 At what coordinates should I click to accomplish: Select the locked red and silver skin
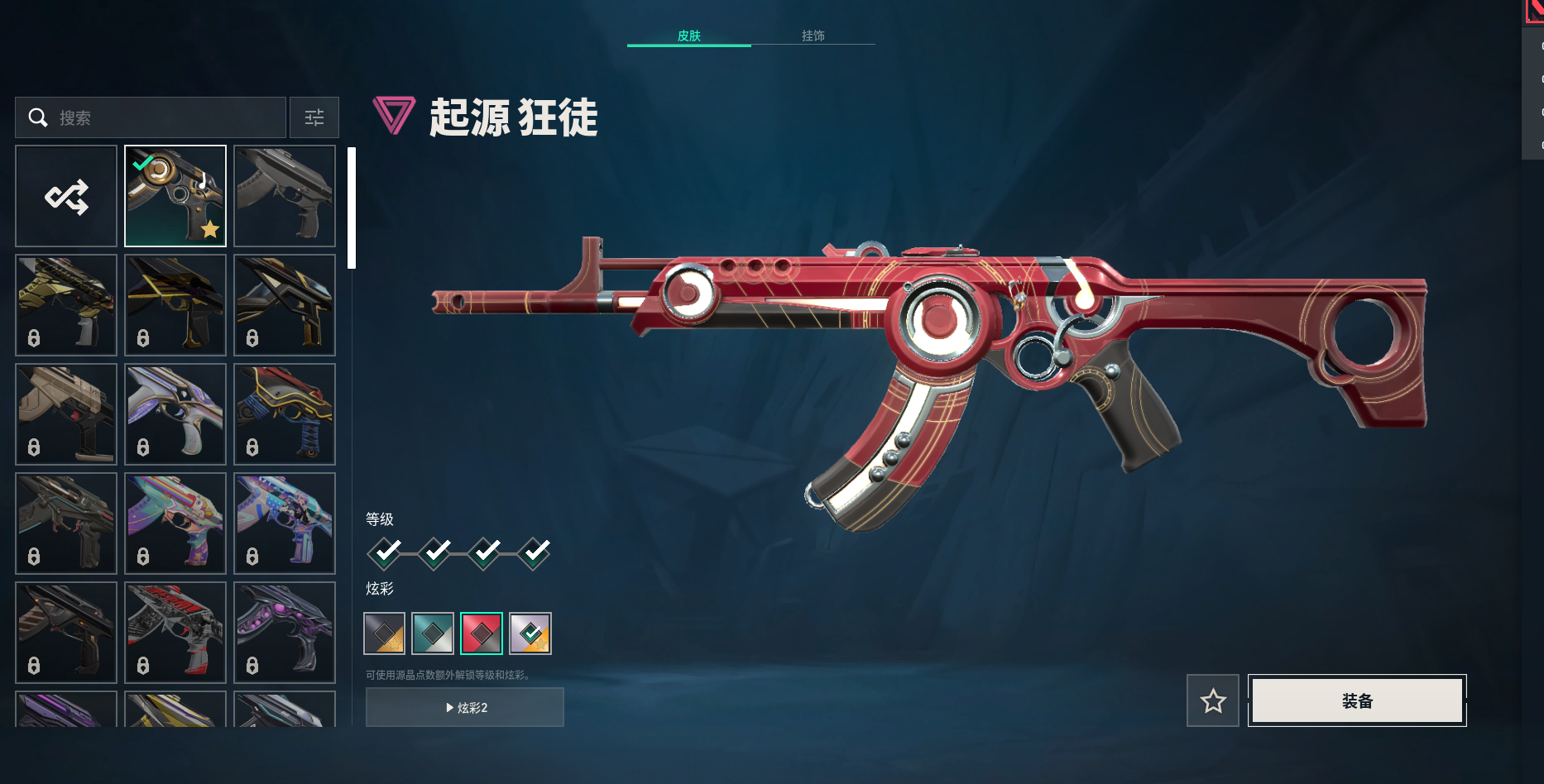(x=175, y=633)
